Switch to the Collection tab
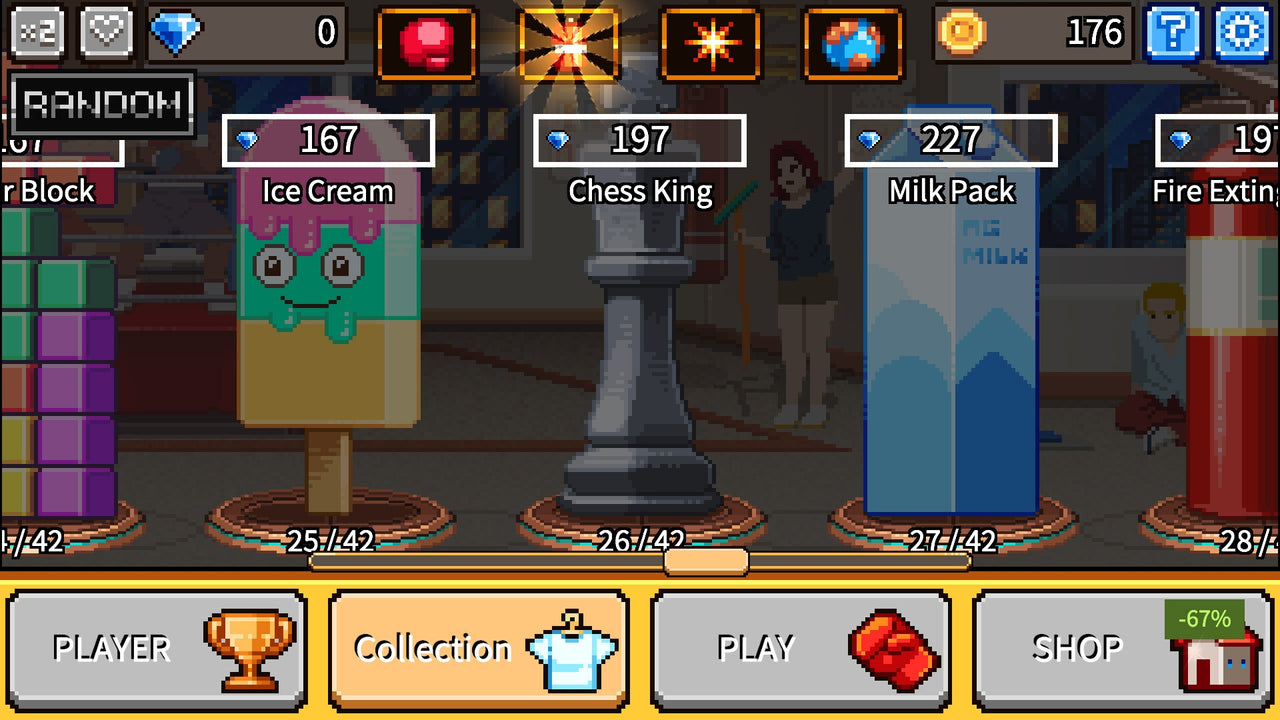The width and height of the screenshot is (1280, 720). pos(480,648)
